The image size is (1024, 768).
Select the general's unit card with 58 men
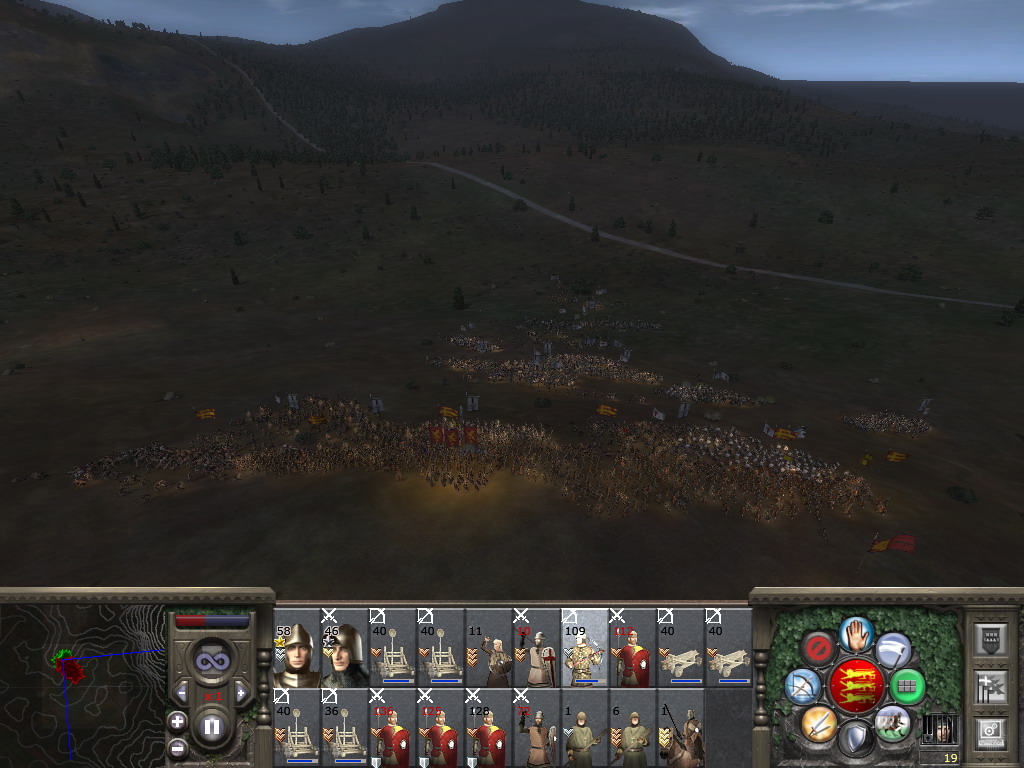(x=296, y=648)
